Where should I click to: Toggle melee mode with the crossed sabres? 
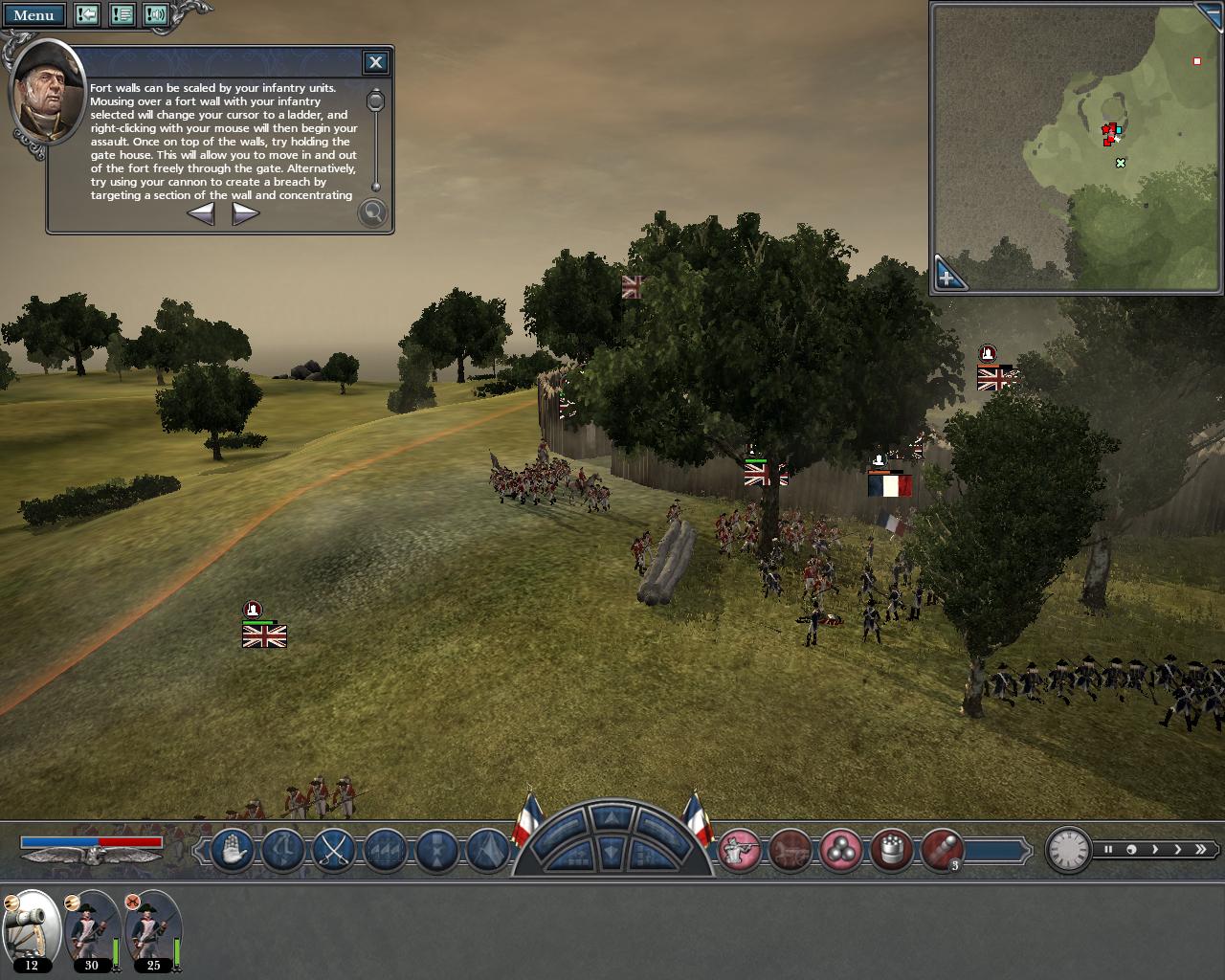(334, 849)
